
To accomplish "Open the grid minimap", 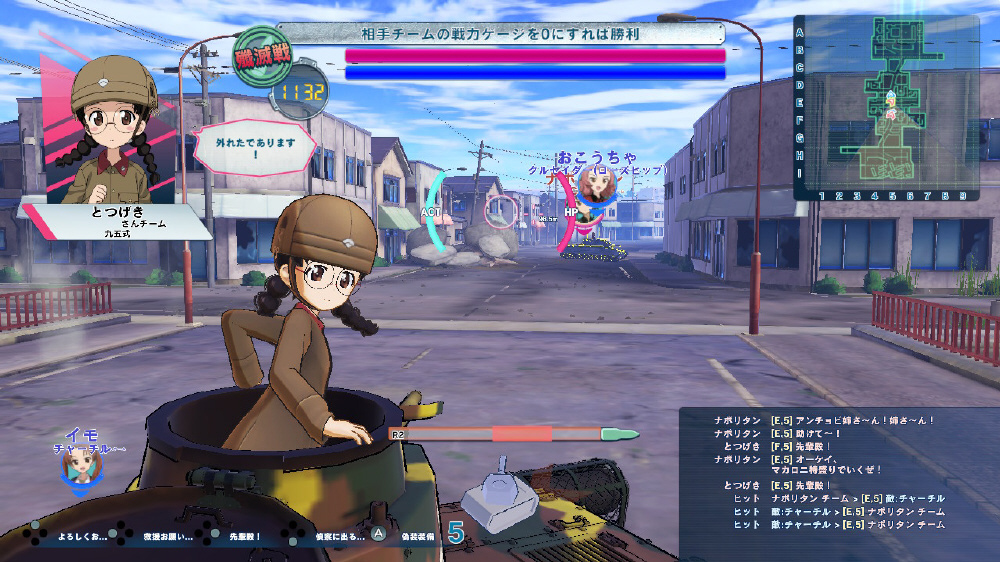I will point(886,106).
